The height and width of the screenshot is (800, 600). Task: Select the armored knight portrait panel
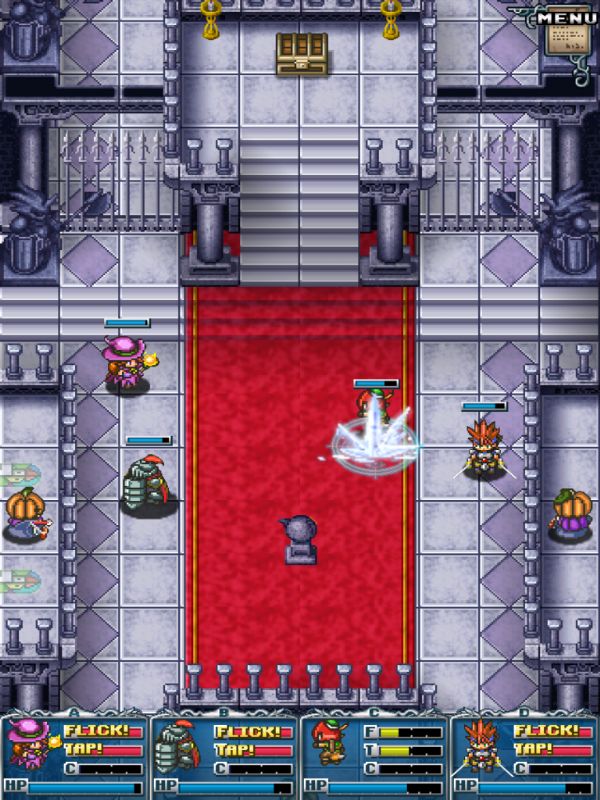tap(181, 745)
